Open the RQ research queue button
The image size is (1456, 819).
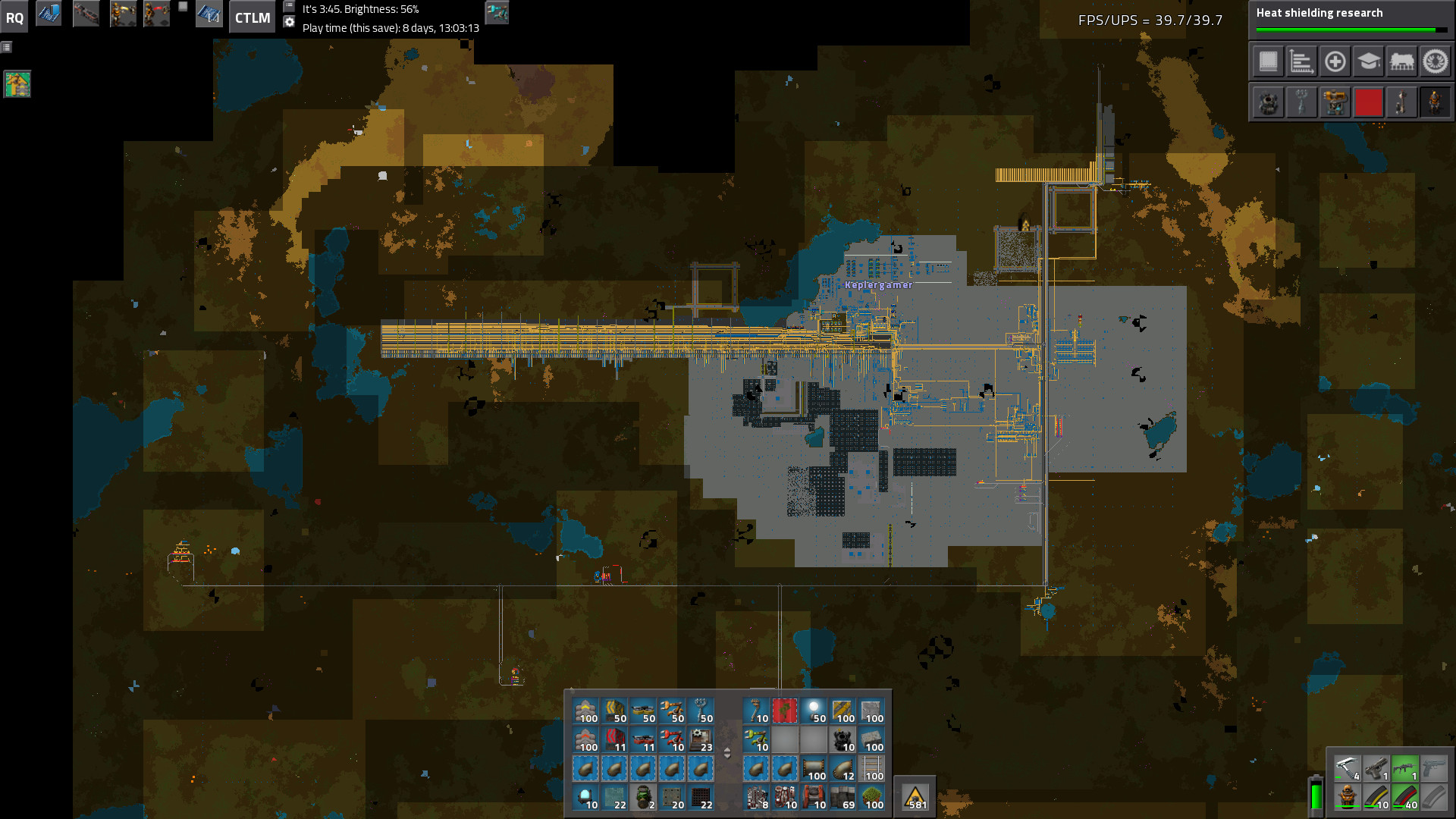coord(14,18)
